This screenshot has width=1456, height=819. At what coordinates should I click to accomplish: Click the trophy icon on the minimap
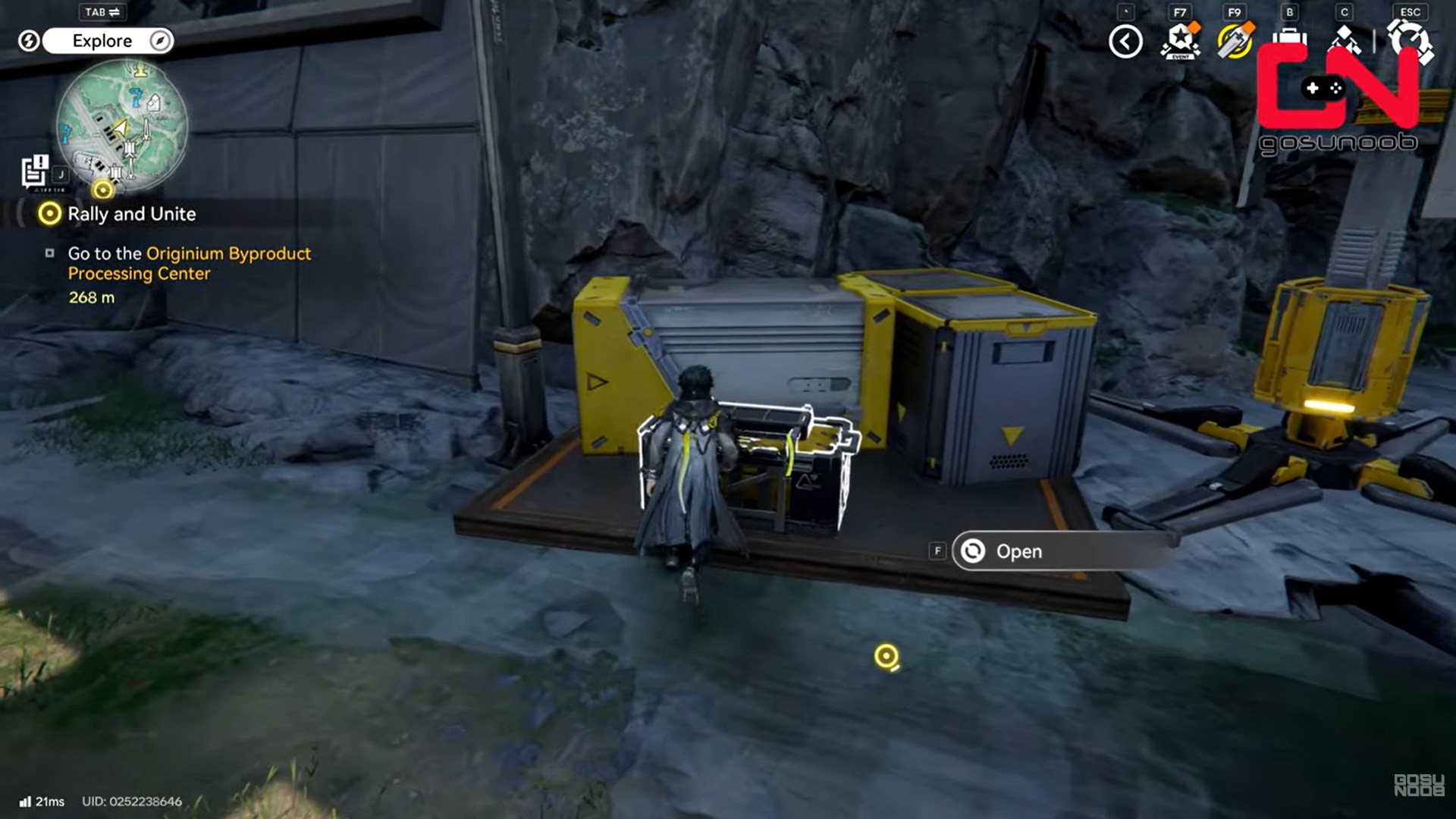click(x=141, y=71)
